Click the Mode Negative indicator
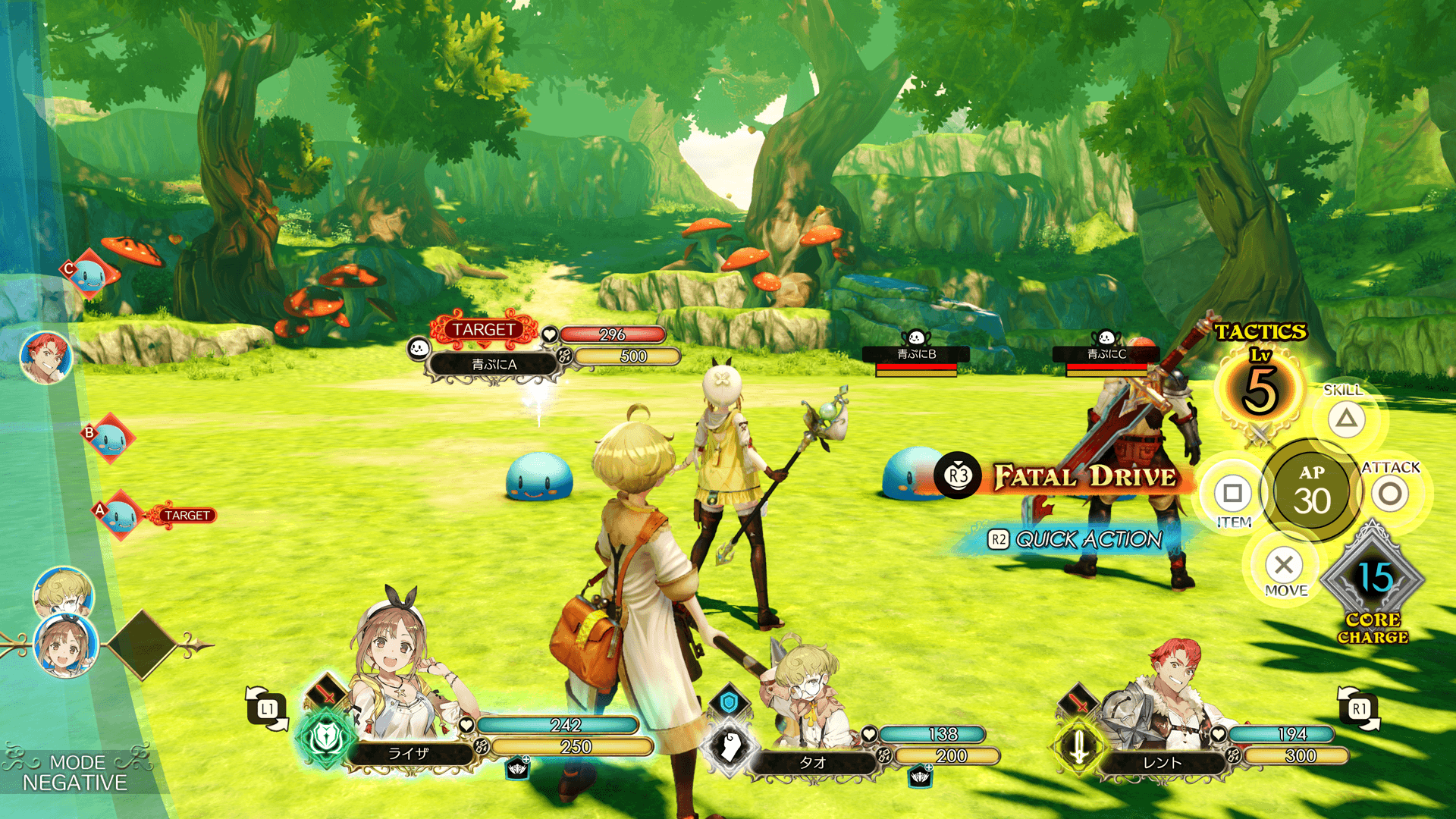This screenshot has width=1456, height=819. click(x=74, y=773)
